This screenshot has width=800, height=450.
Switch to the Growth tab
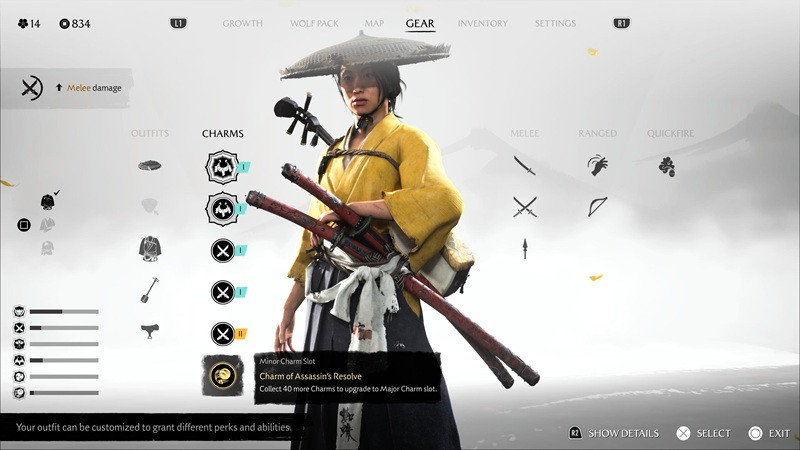click(x=242, y=23)
